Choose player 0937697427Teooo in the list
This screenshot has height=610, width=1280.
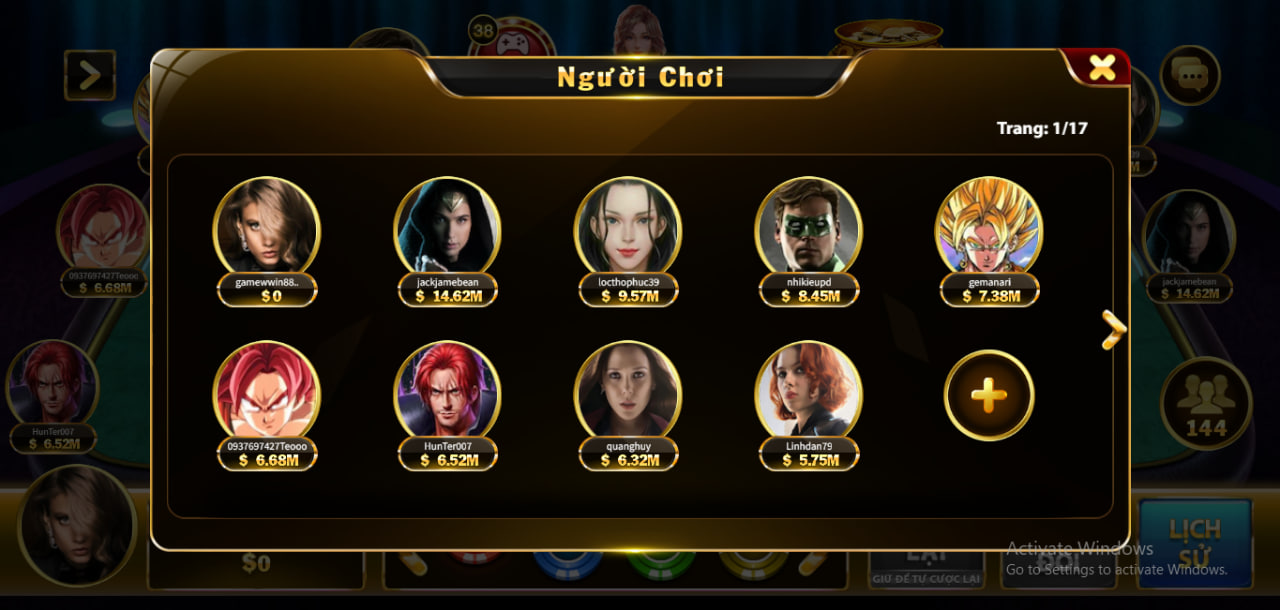coord(266,392)
